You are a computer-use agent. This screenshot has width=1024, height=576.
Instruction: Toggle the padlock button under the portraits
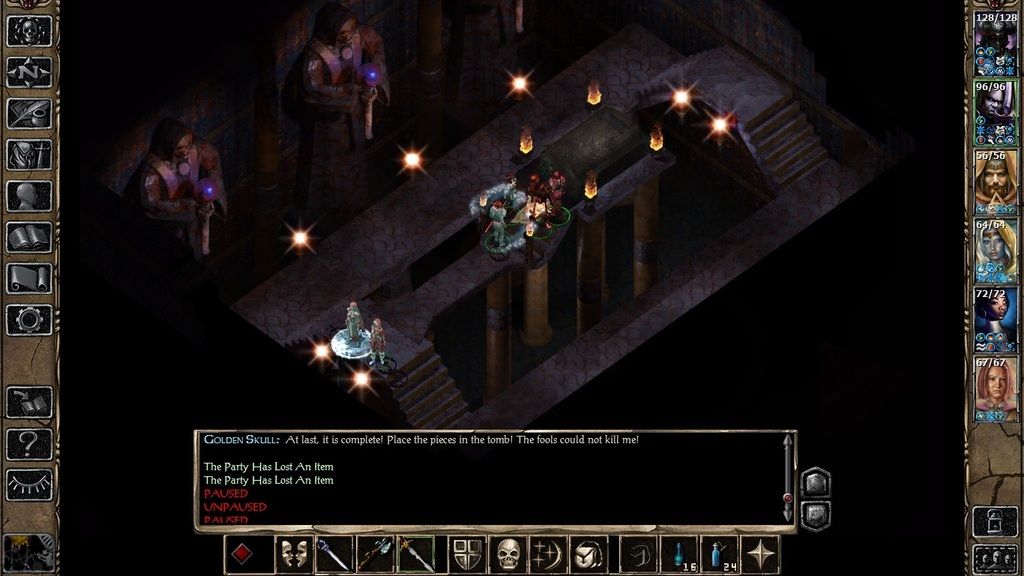coord(995,521)
